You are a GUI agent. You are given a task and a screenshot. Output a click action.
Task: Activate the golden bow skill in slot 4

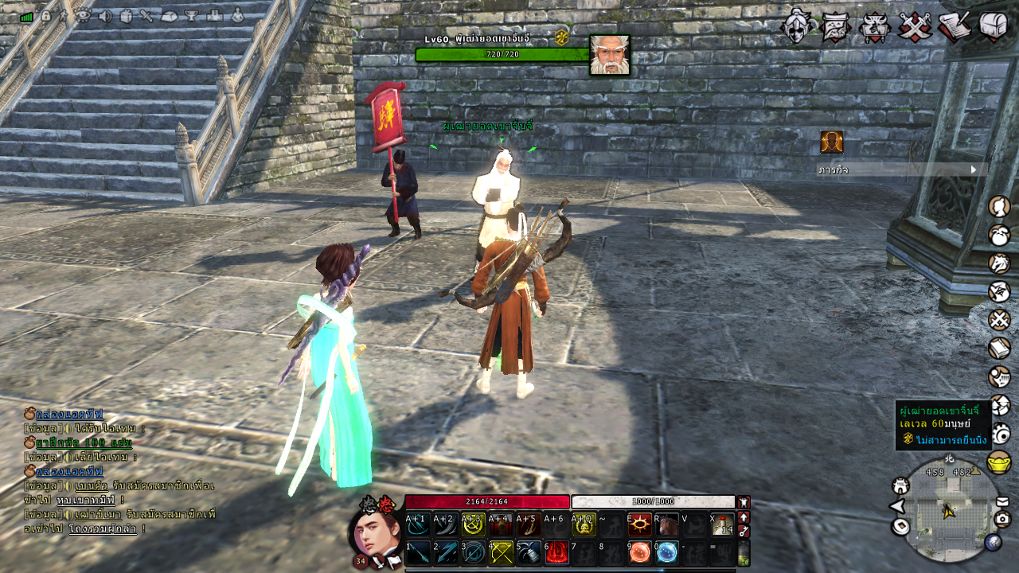[x=500, y=551]
